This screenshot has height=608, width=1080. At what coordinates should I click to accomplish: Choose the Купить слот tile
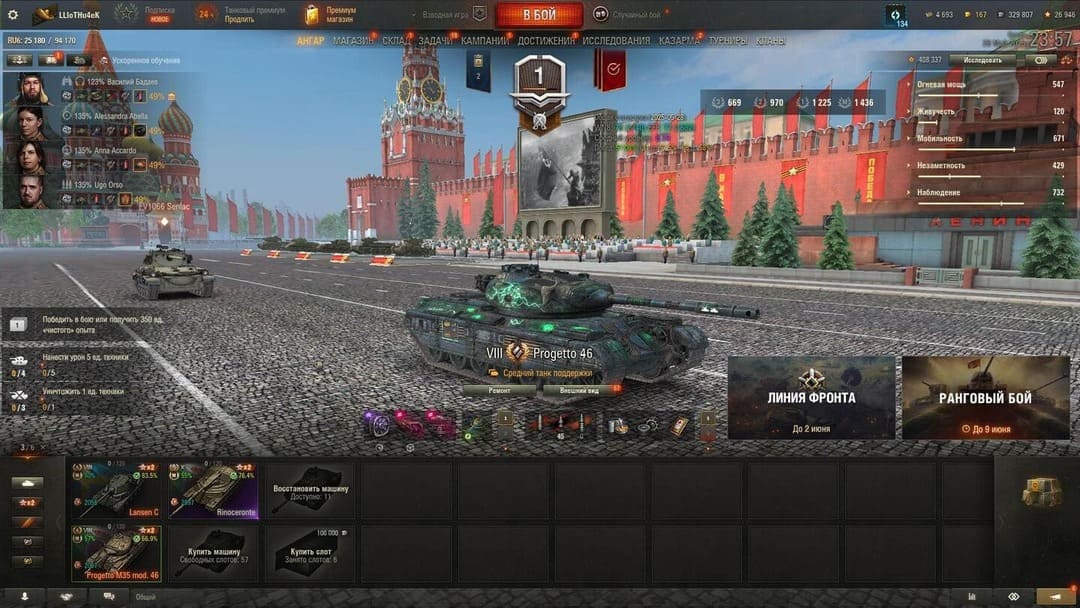click(x=309, y=552)
